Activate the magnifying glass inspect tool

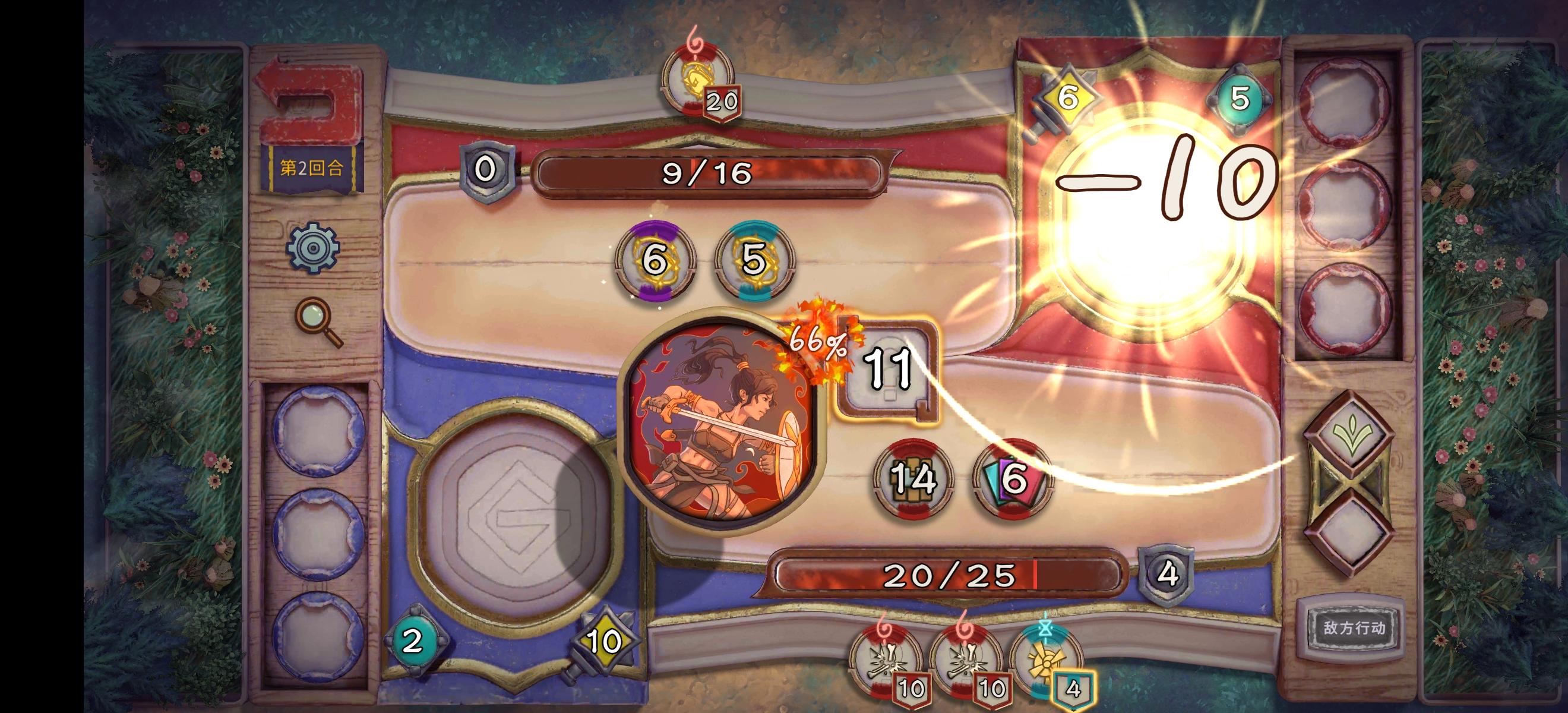[x=317, y=321]
